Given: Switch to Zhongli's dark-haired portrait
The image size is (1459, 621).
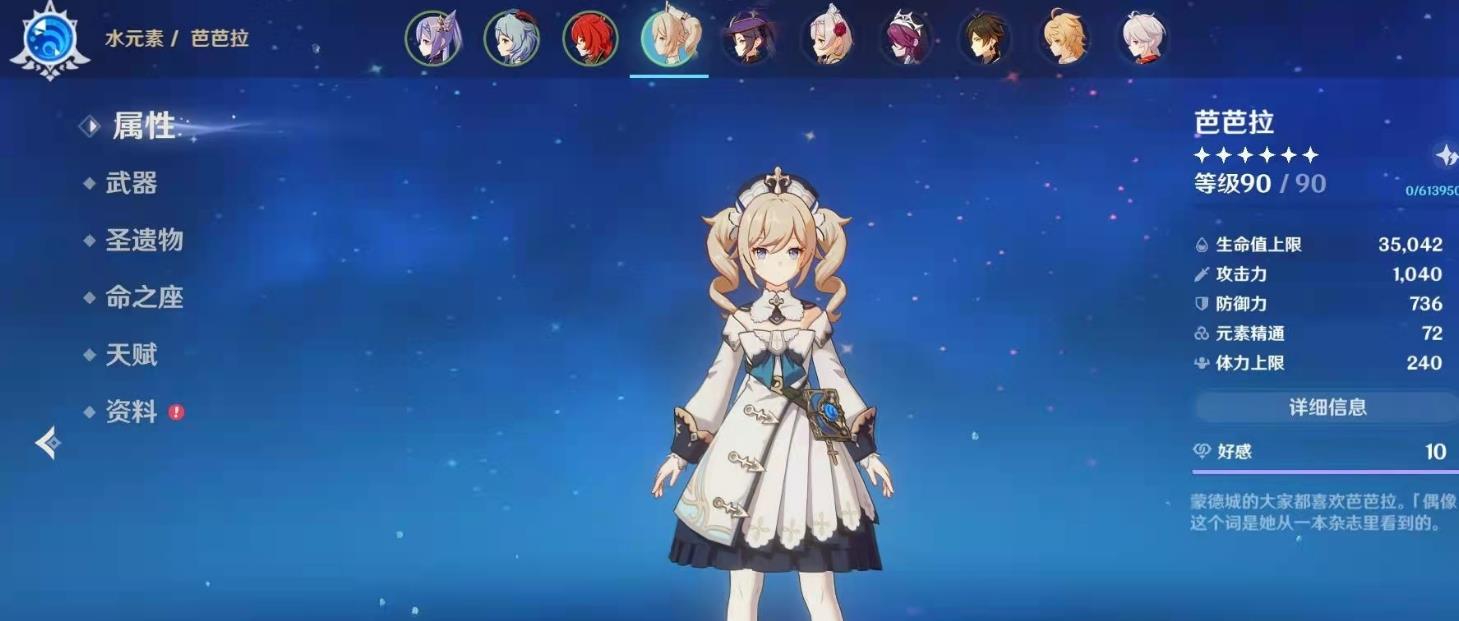Looking at the screenshot, I should pos(985,39).
